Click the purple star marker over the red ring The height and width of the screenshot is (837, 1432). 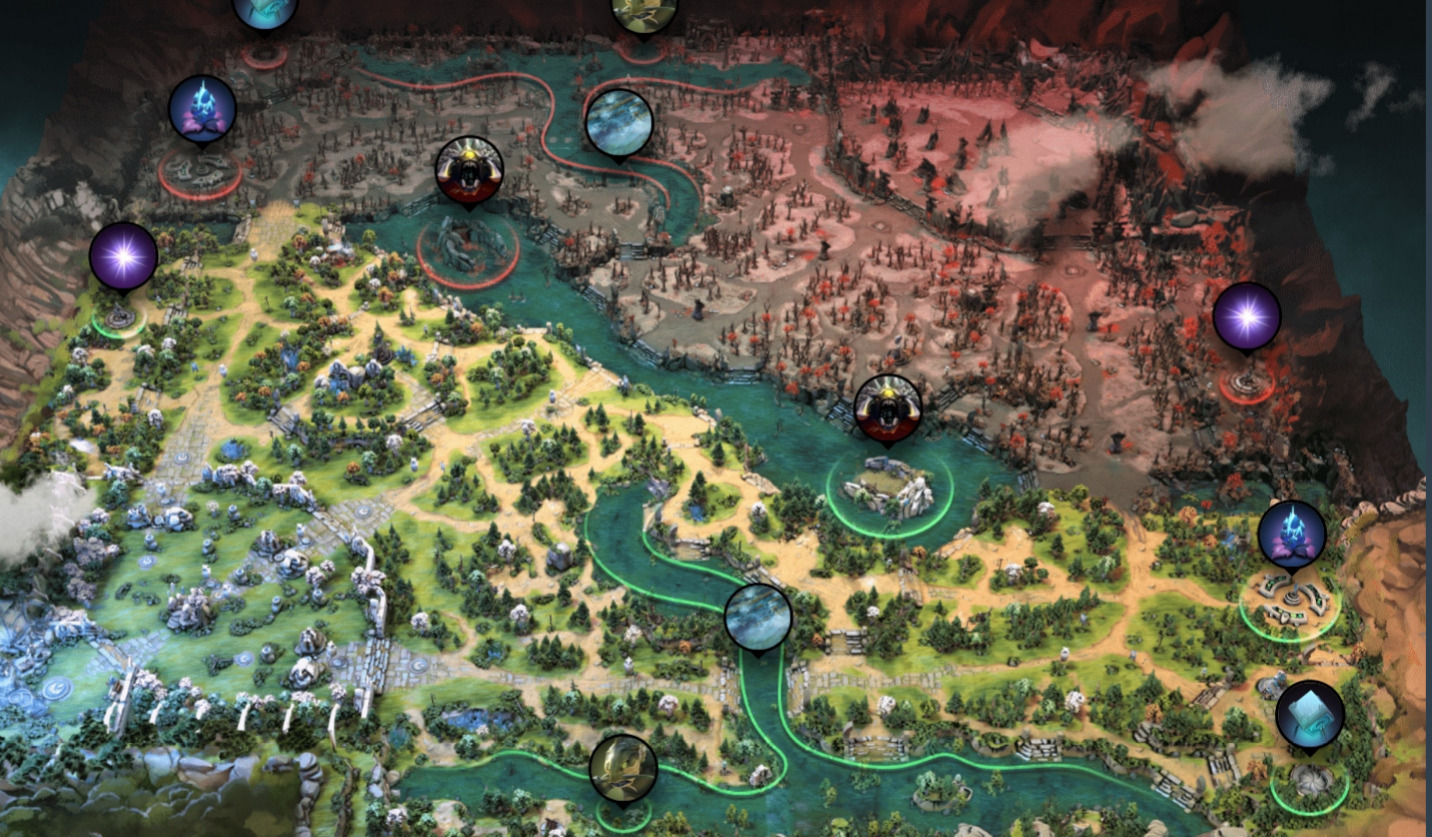(x=1246, y=317)
